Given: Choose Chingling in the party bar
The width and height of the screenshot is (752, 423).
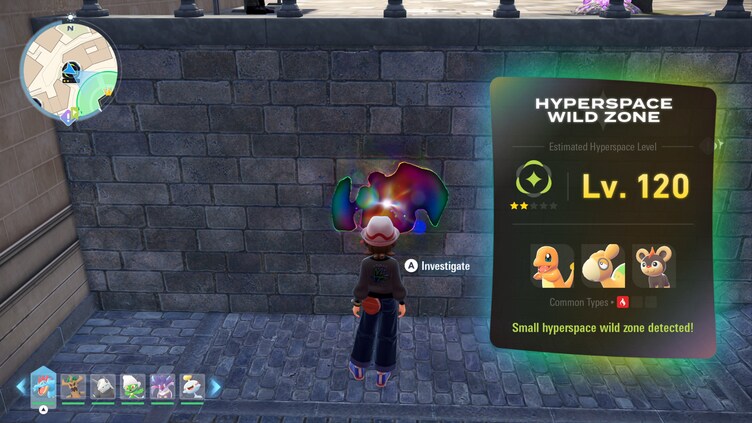Looking at the screenshot, I should click(x=191, y=386).
